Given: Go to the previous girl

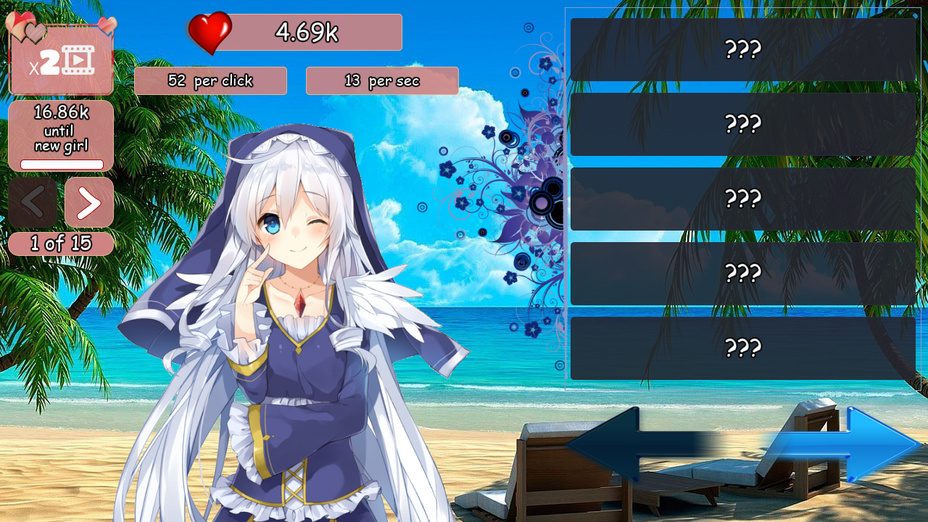Looking at the screenshot, I should (33, 203).
